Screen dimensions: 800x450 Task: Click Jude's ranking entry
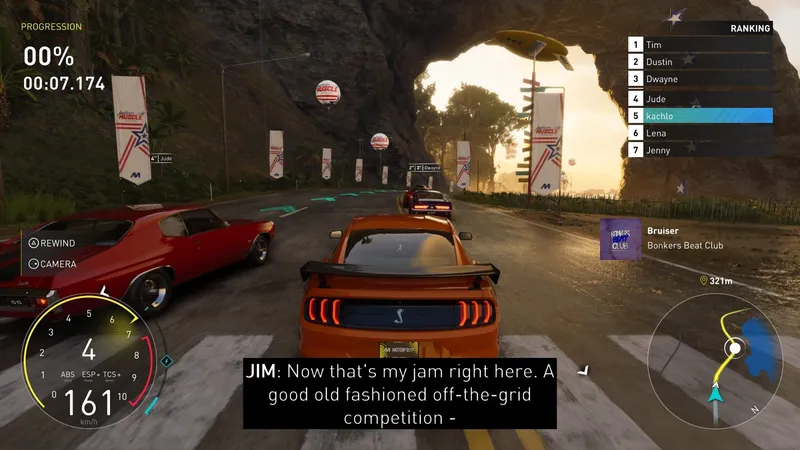tap(700, 98)
